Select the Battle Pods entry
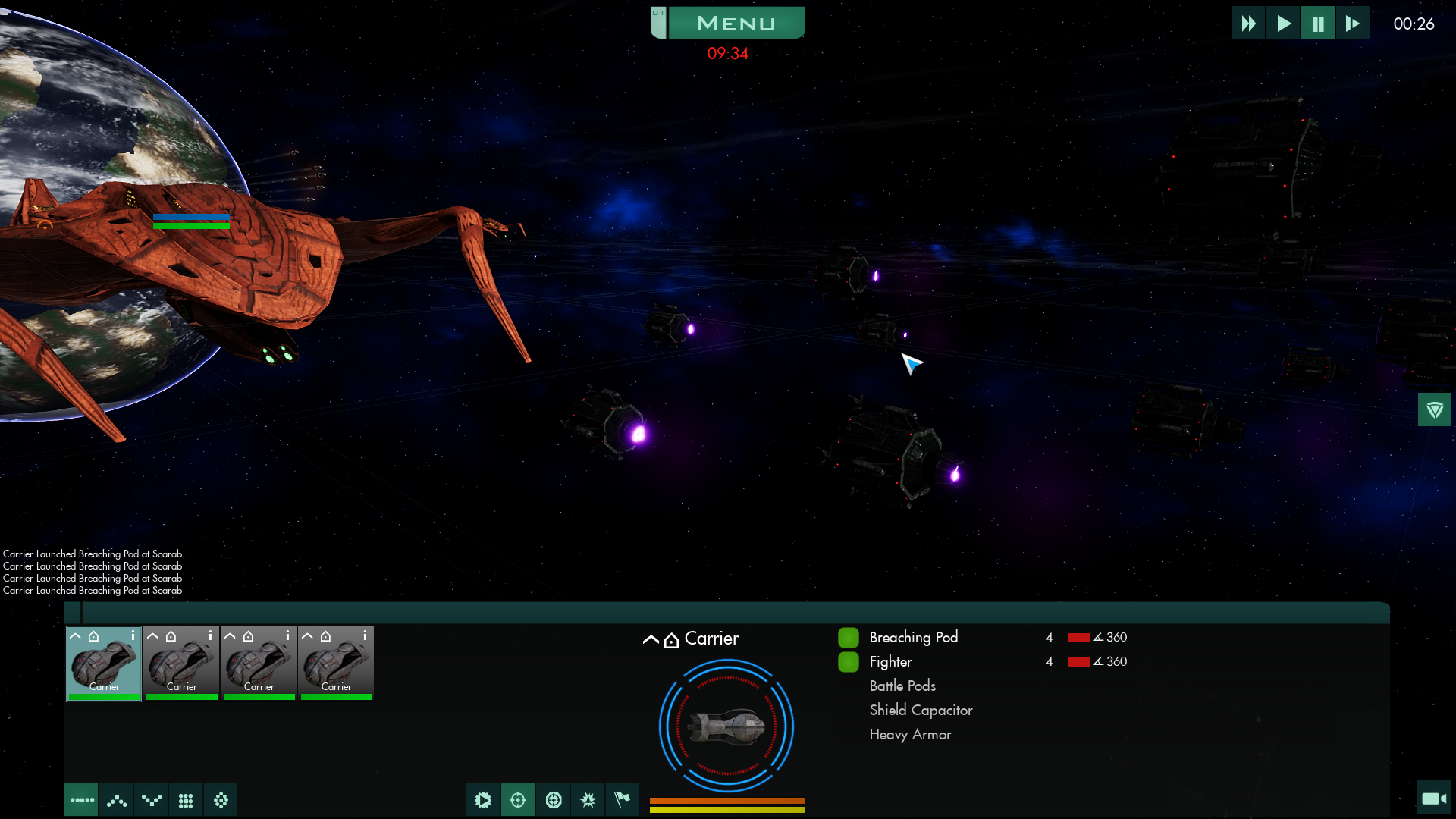1456x819 pixels. point(902,686)
